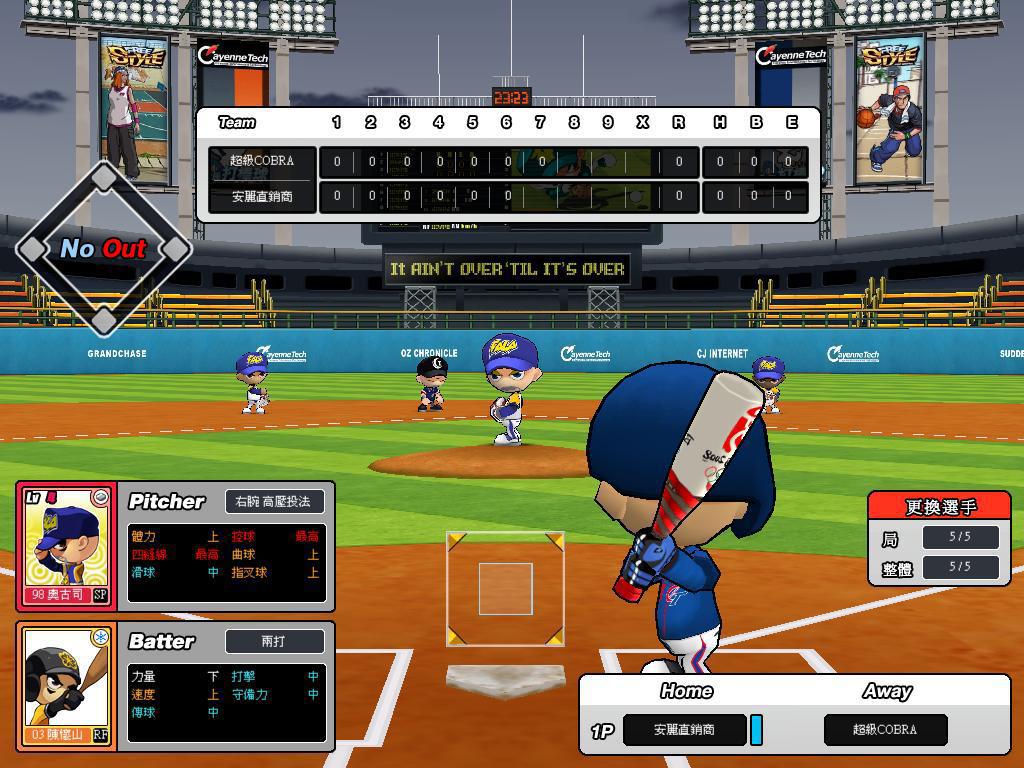Aim at the strike zone's inner square

pos(505,588)
